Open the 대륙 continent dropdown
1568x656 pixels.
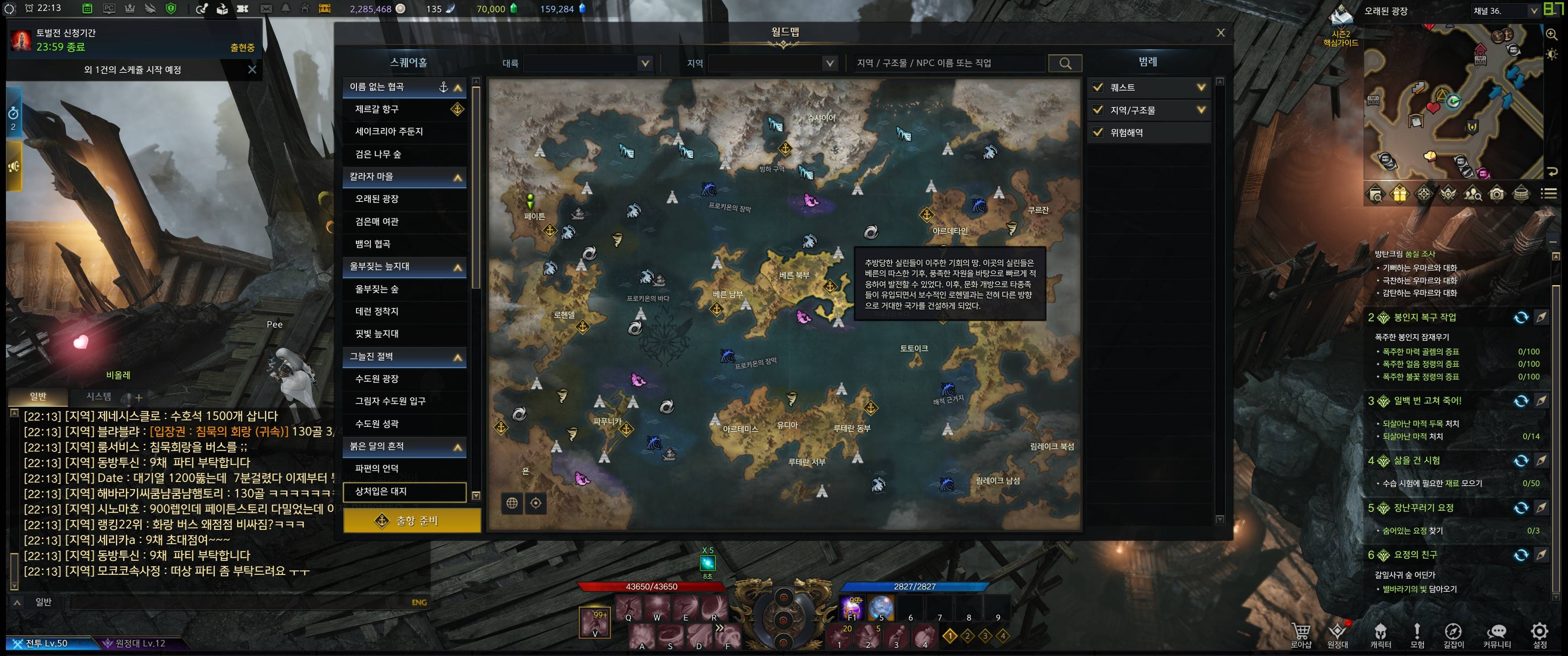pos(588,63)
